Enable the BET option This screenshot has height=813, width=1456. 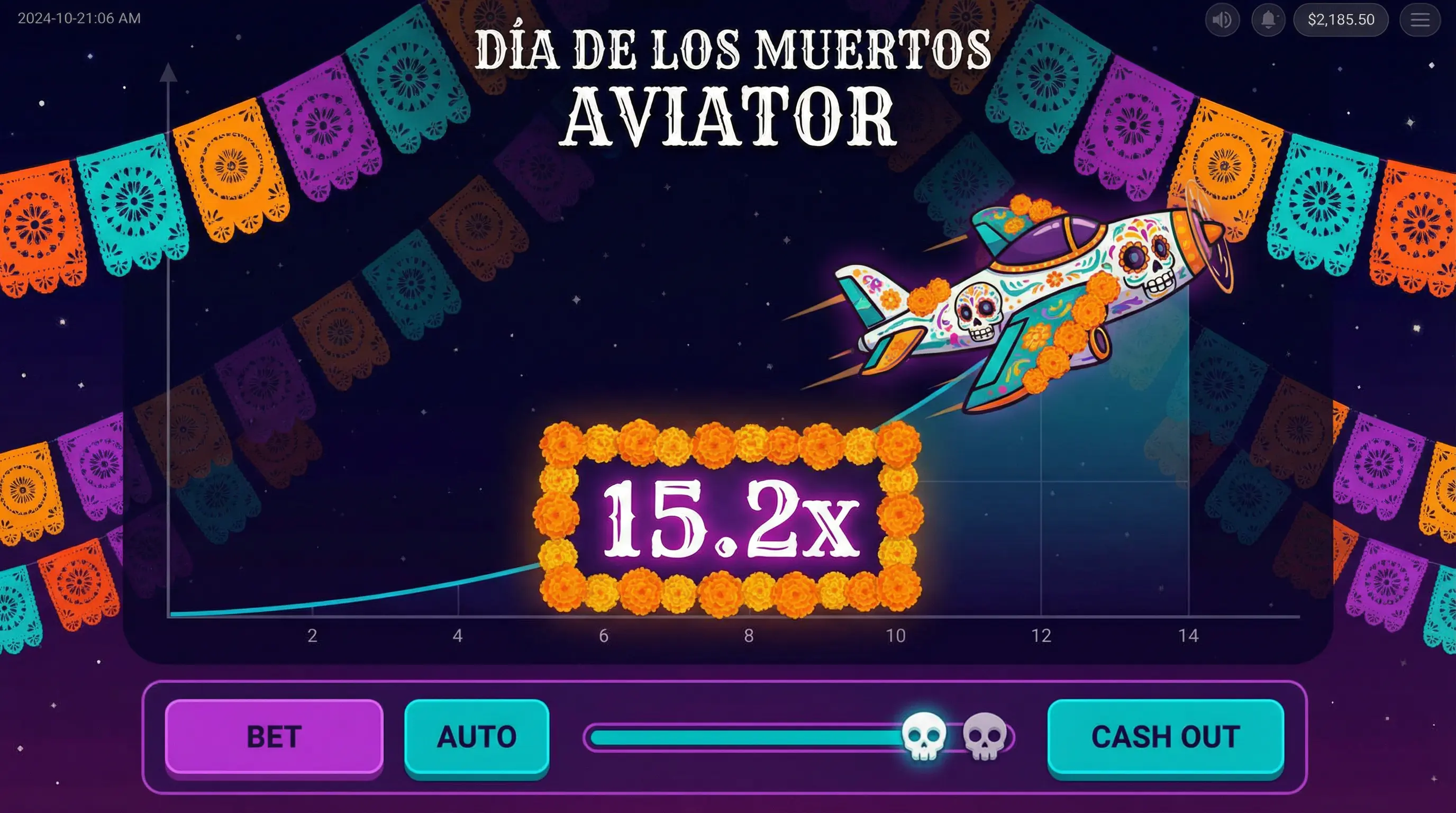[x=273, y=736]
